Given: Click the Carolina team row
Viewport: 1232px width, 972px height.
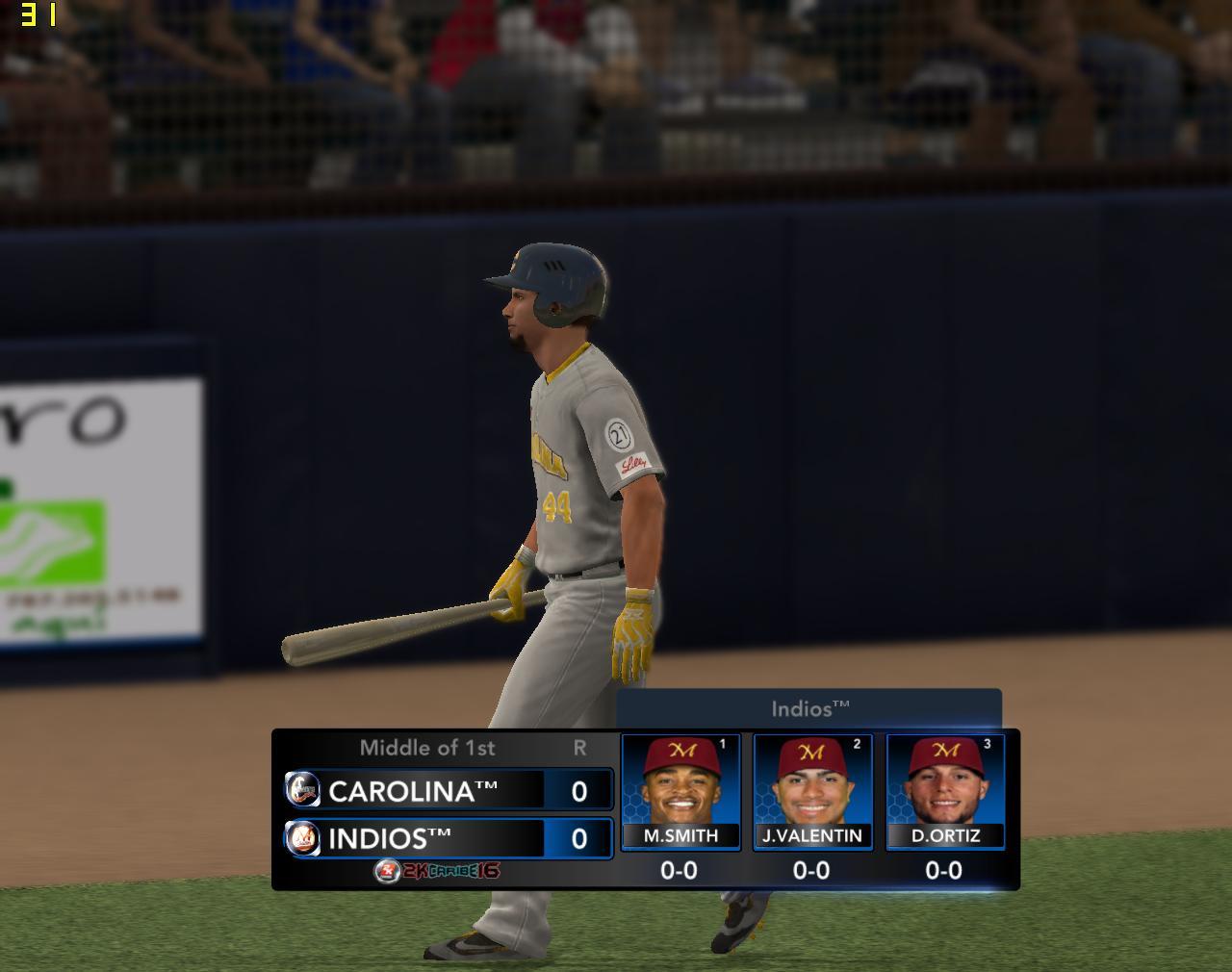Looking at the screenshot, I should (448, 791).
